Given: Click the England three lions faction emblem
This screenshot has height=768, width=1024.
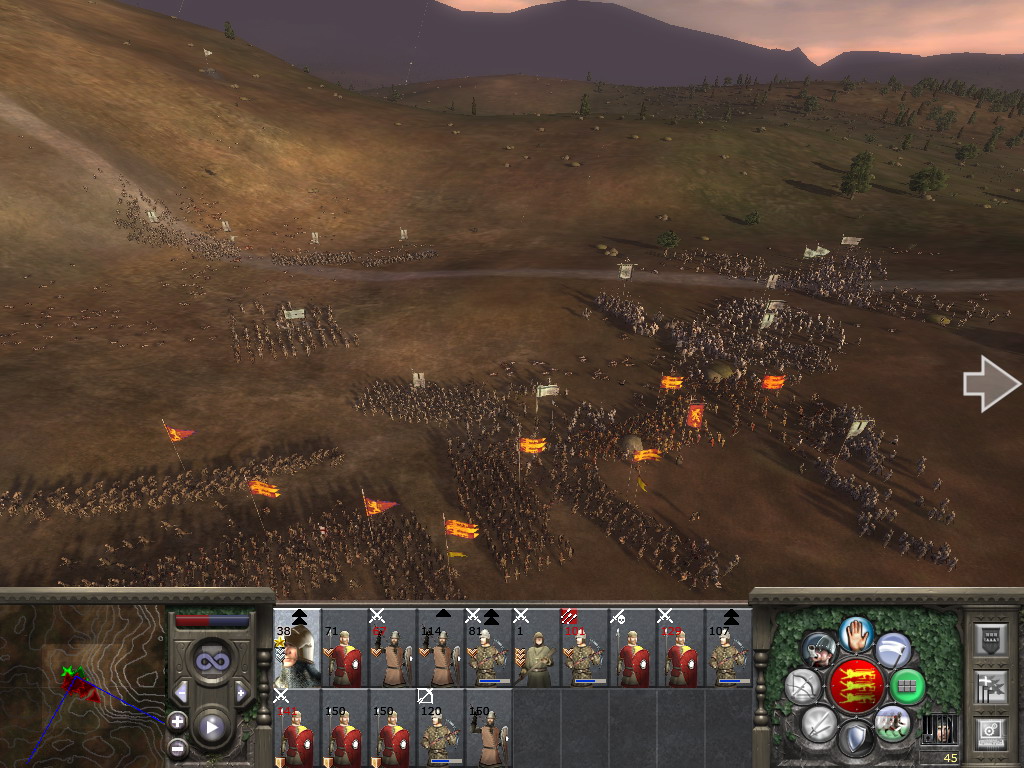Looking at the screenshot, I should click(x=855, y=686).
